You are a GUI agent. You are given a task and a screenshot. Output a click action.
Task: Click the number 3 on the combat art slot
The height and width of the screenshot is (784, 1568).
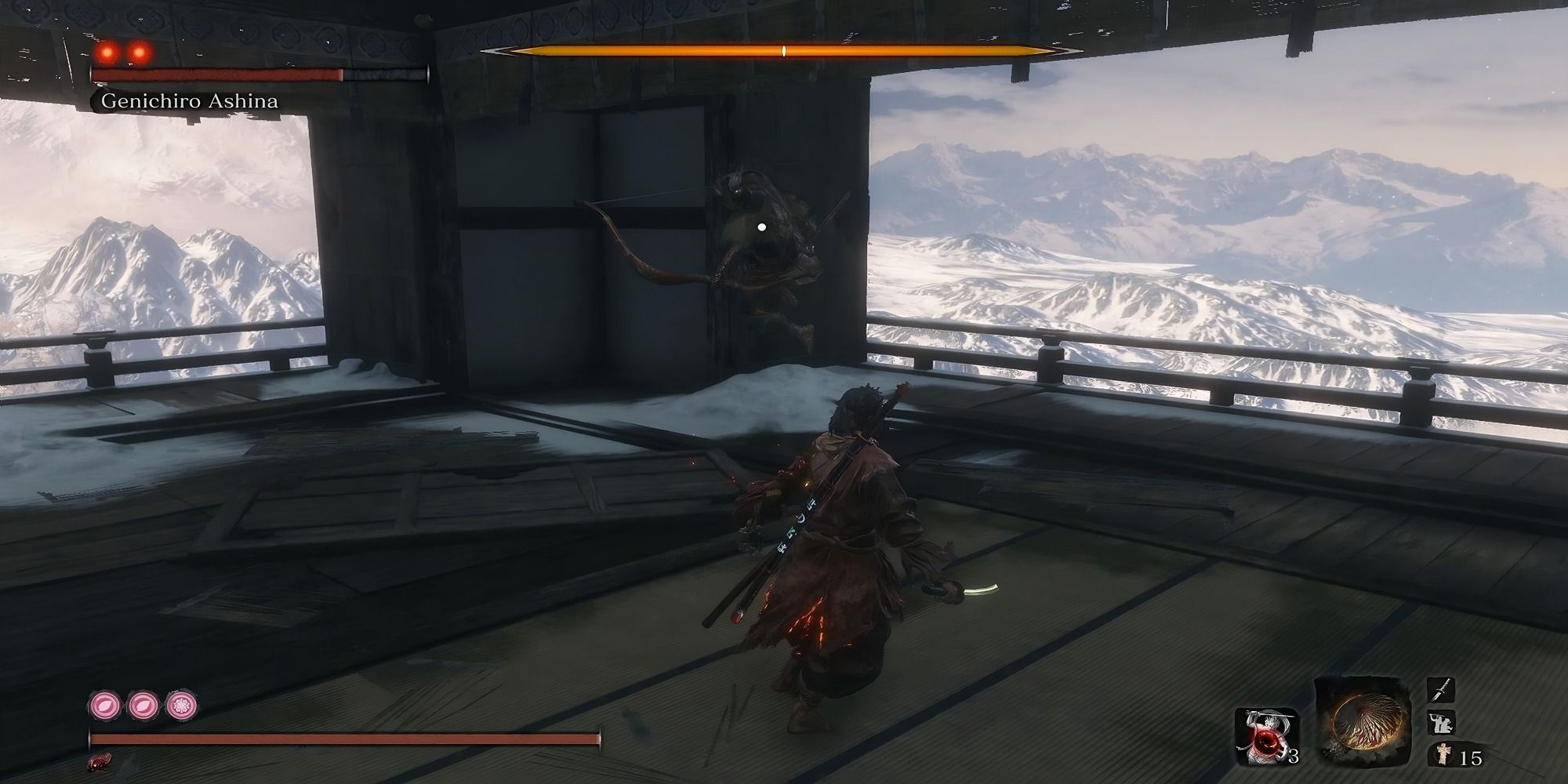[x=1294, y=757]
